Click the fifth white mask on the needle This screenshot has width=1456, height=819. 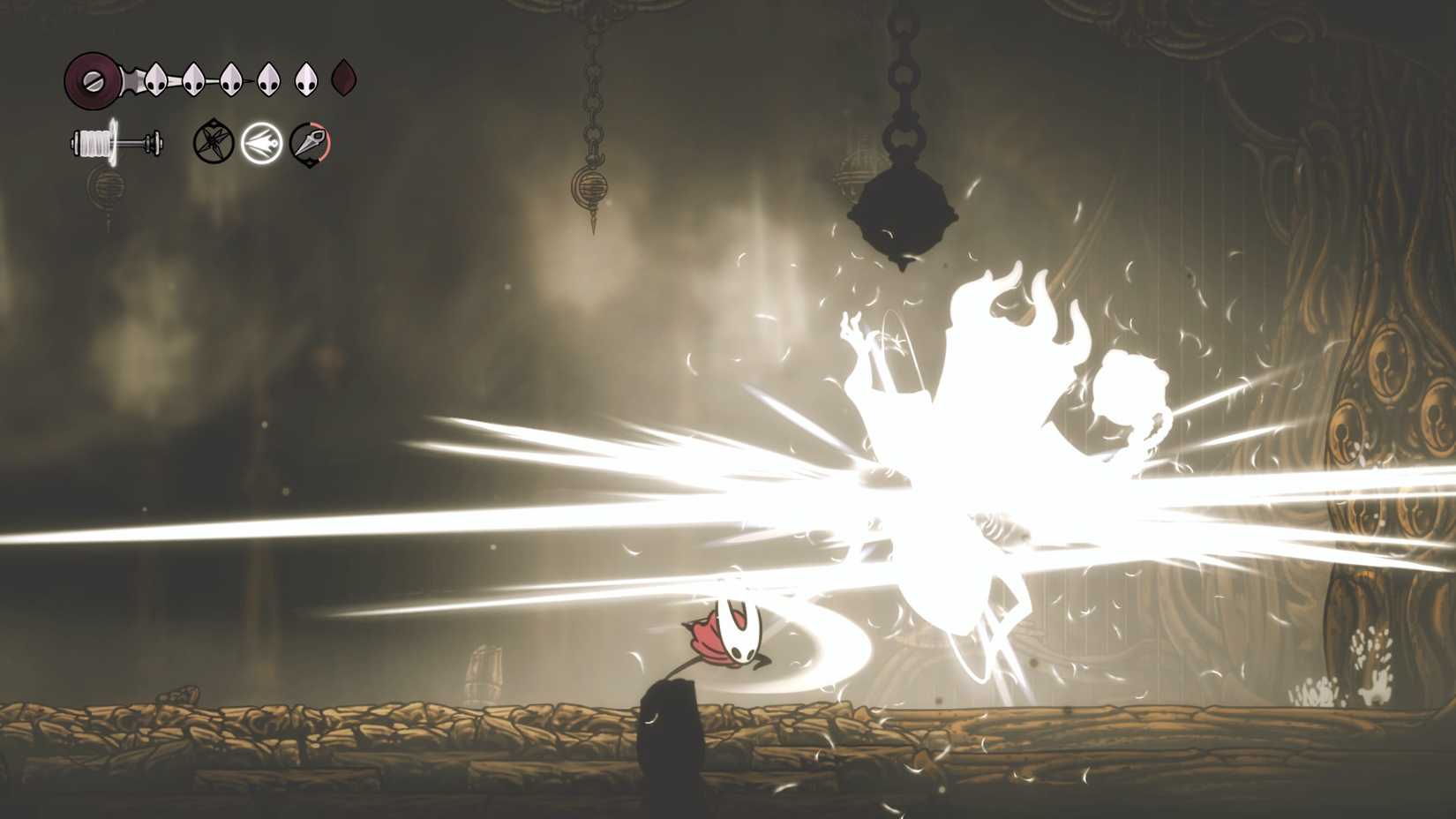pos(304,78)
